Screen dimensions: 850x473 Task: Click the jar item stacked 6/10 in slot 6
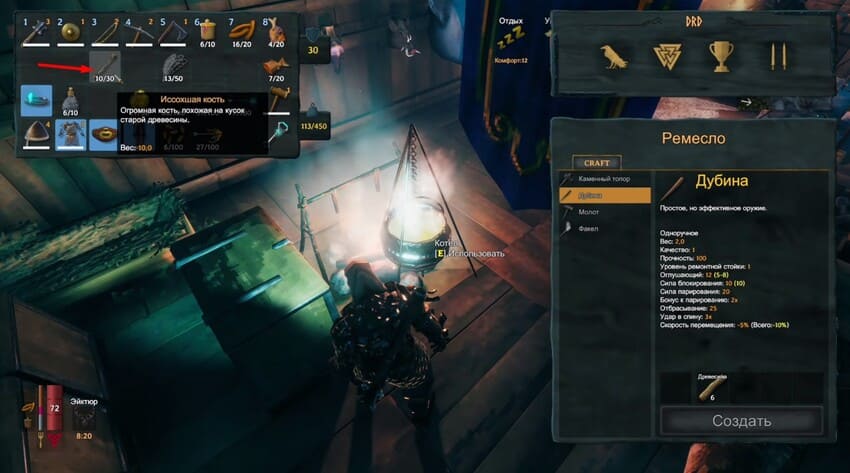(207, 33)
